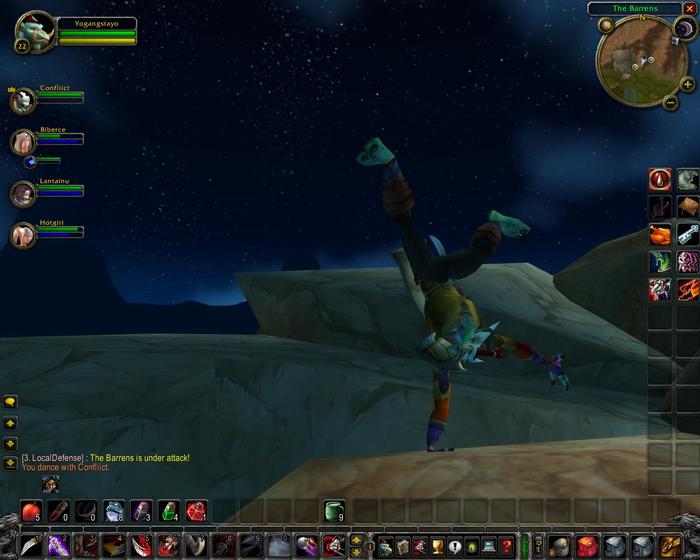Image resolution: width=700 pixels, height=560 pixels.
Task: Target party member Hotgirl's portrait
Action: pyautogui.click(x=22, y=234)
